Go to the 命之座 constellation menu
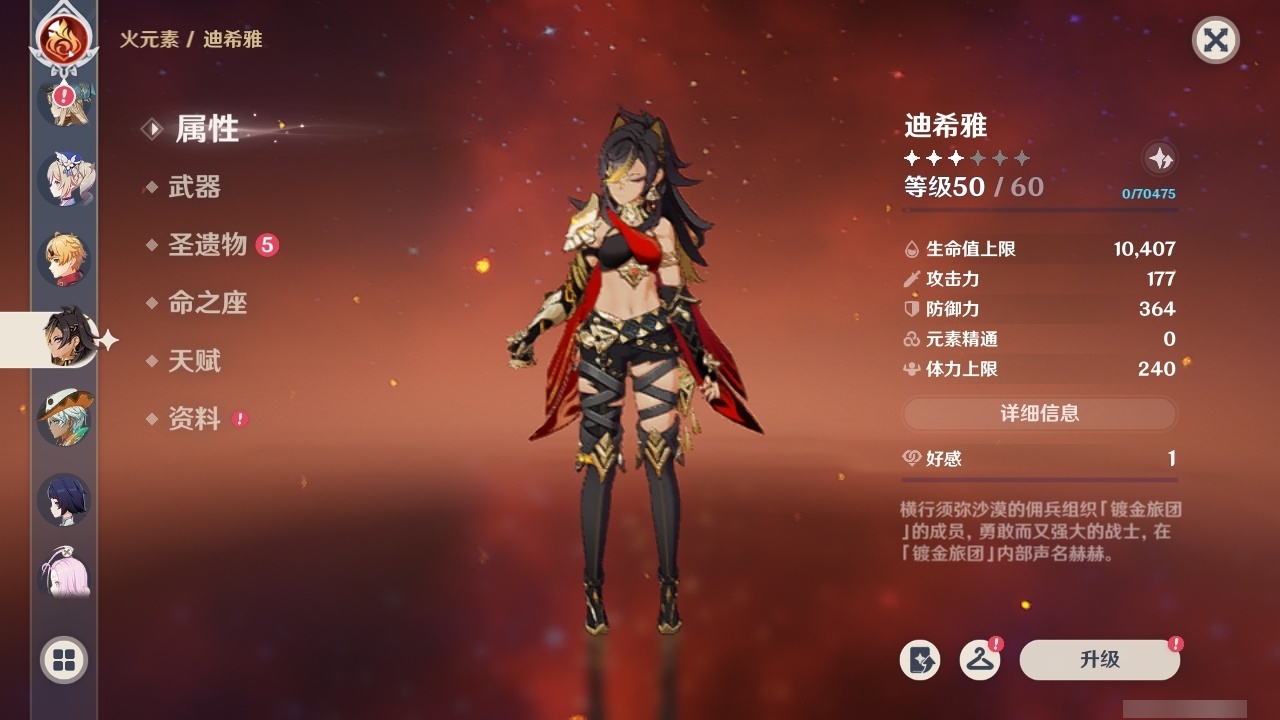1280x720 pixels. [x=207, y=303]
